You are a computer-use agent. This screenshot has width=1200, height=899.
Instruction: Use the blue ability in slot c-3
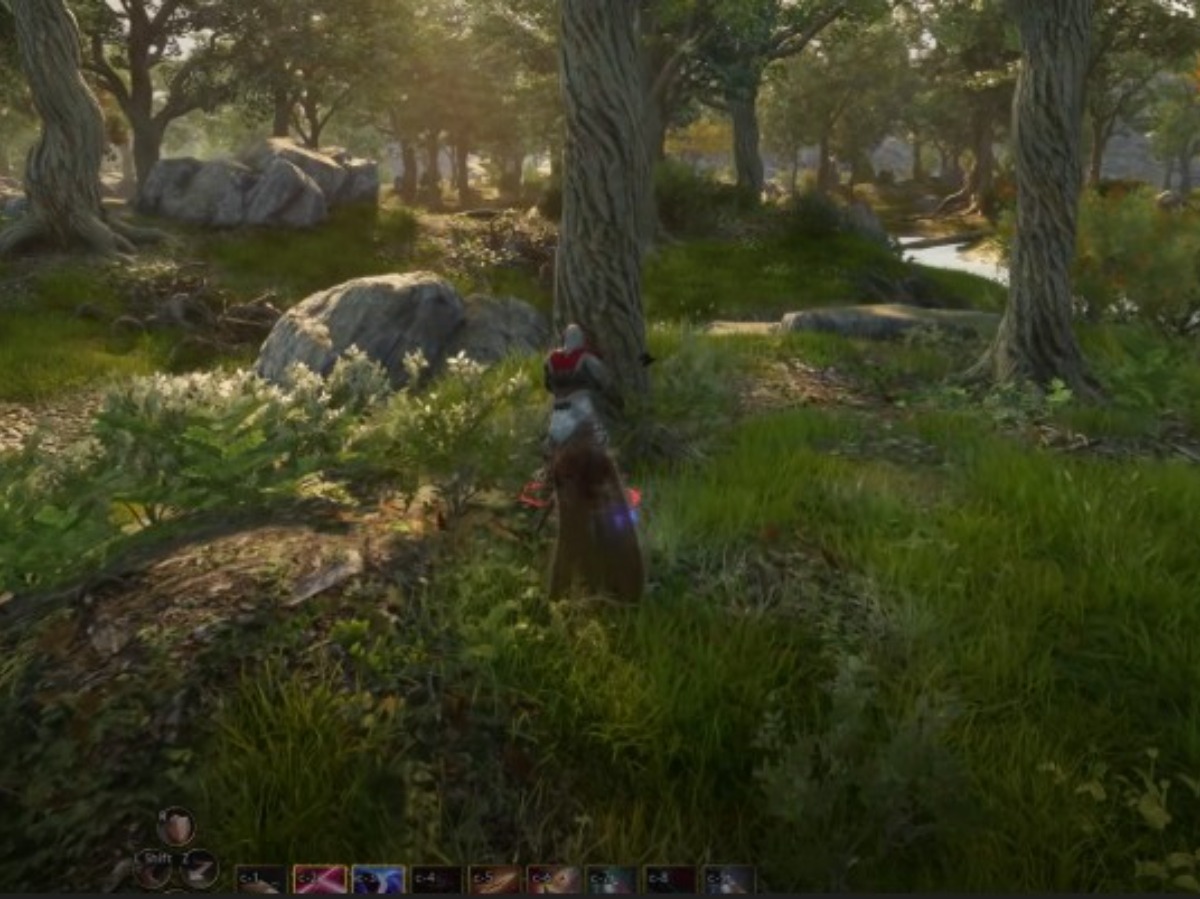378,879
